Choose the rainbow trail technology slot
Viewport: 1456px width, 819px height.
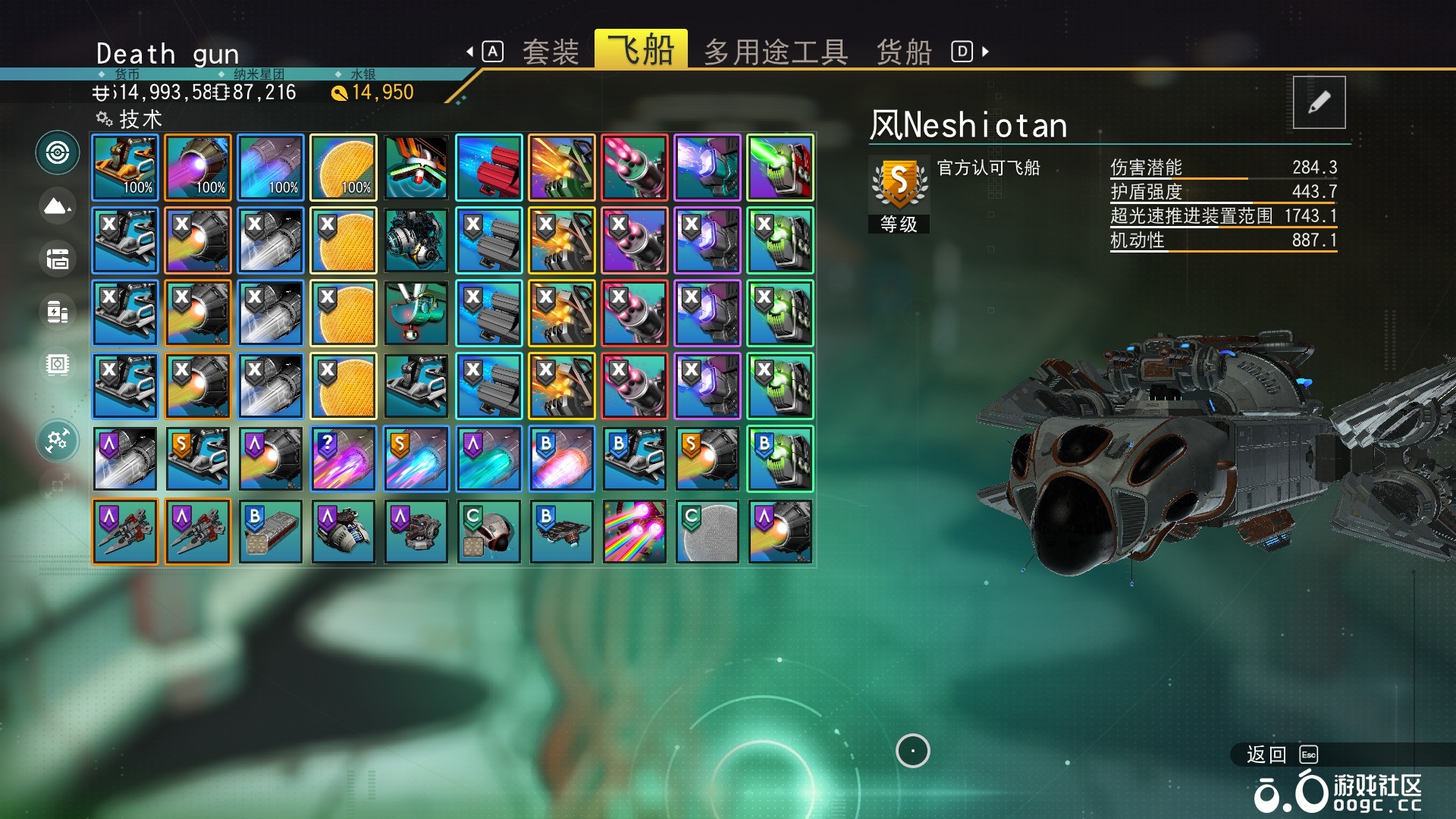(x=635, y=532)
